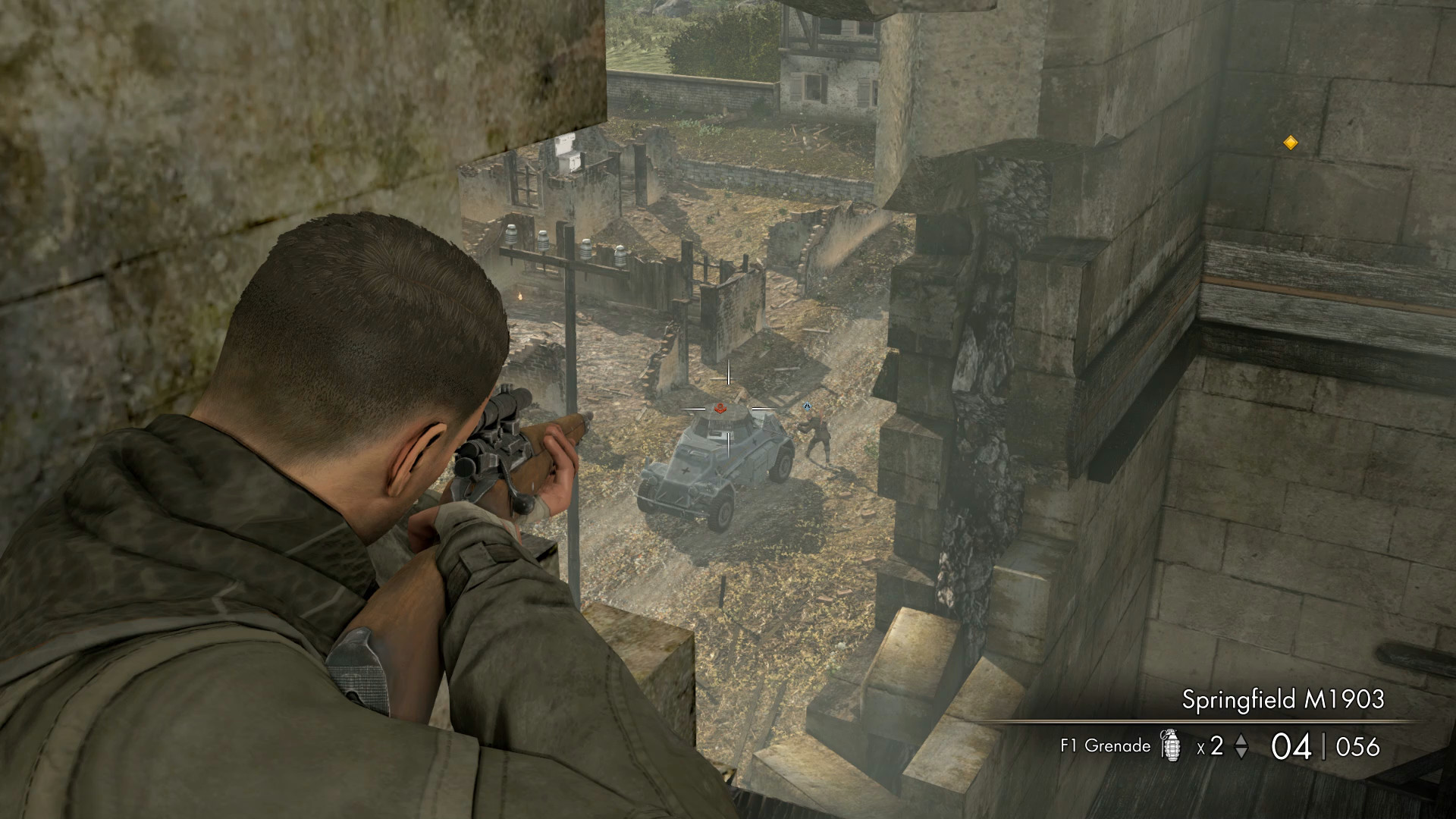The width and height of the screenshot is (1456, 819).
Task: Click the grenade item cycle arrows
Action: (x=1241, y=746)
